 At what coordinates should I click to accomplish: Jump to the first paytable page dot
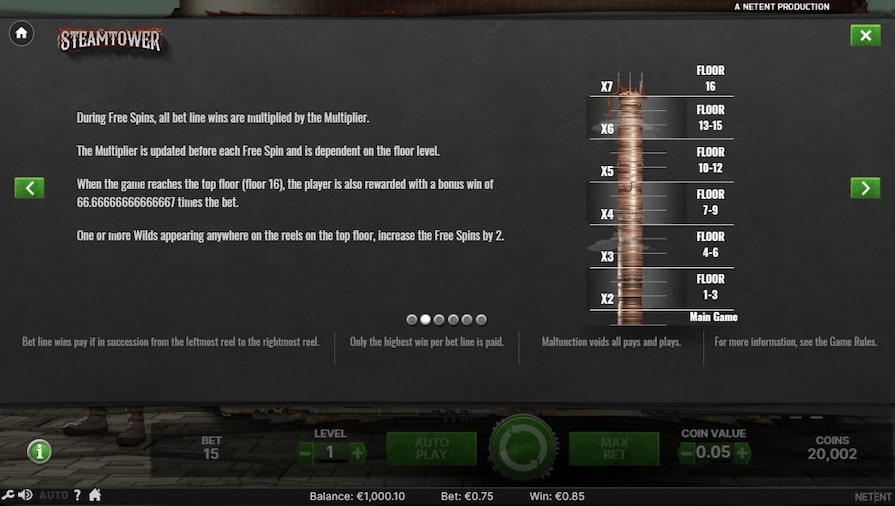(x=412, y=320)
